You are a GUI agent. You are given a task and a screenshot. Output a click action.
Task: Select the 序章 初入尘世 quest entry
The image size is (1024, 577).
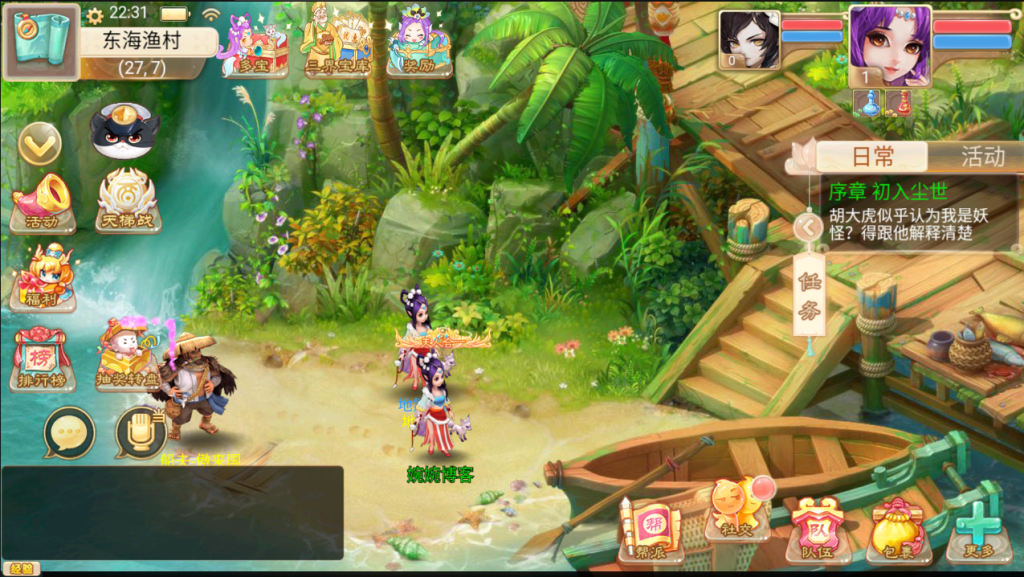coord(920,213)
